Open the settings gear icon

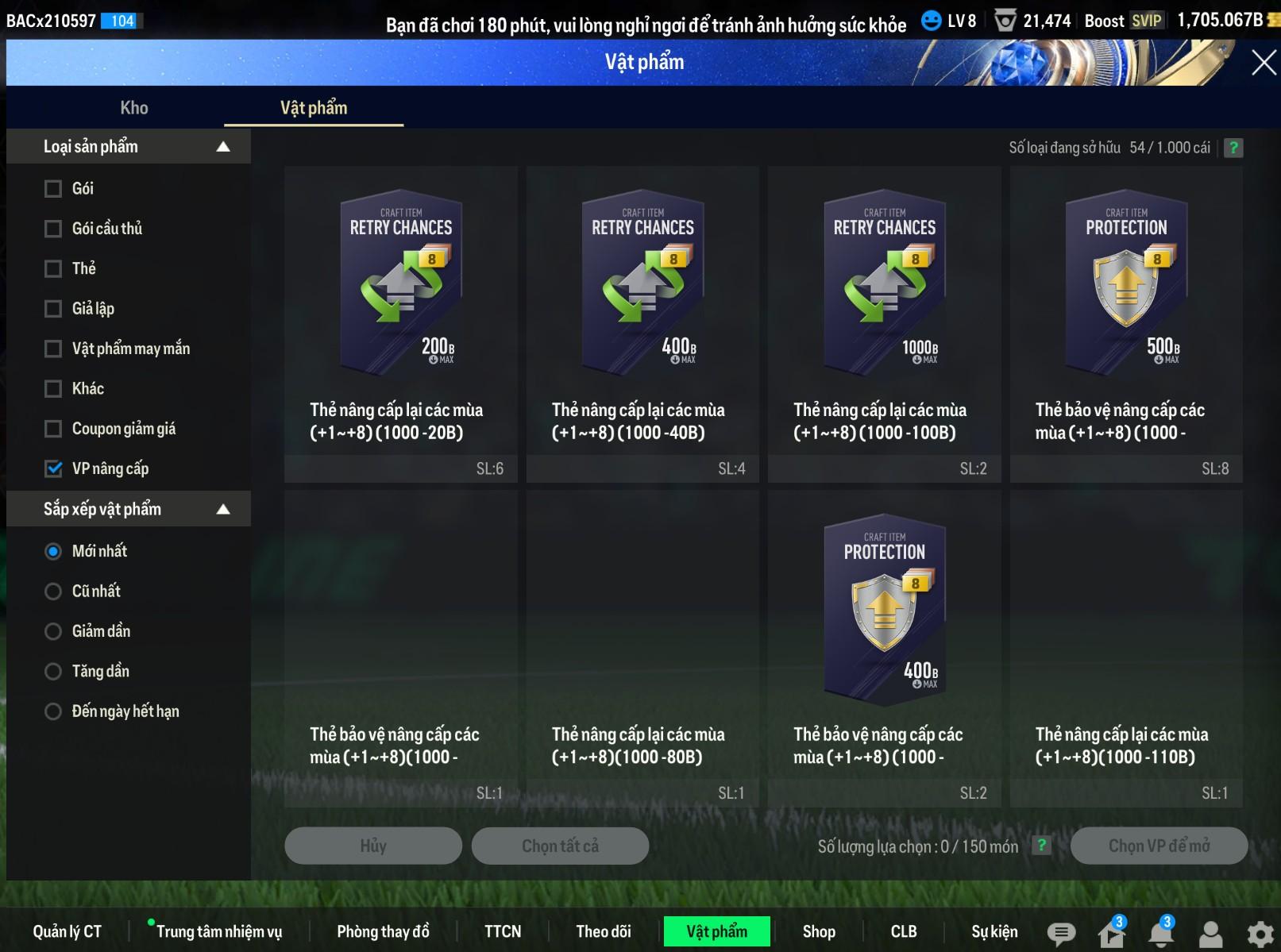tap(1260, 934)
